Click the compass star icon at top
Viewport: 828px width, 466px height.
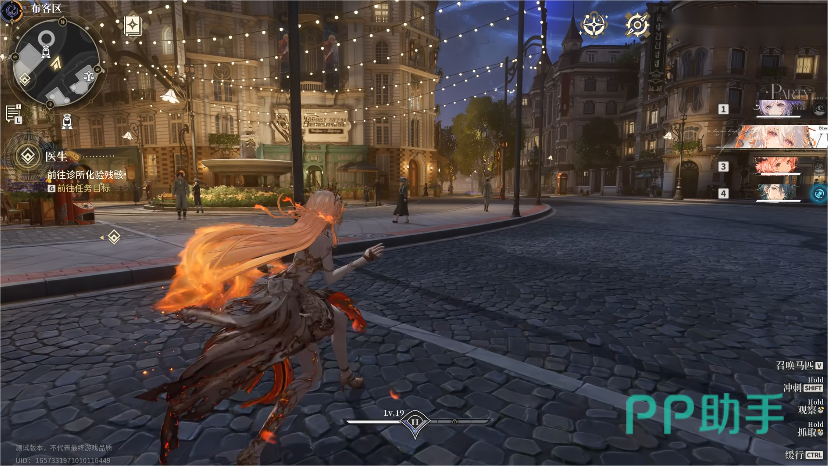coord(594,25)
